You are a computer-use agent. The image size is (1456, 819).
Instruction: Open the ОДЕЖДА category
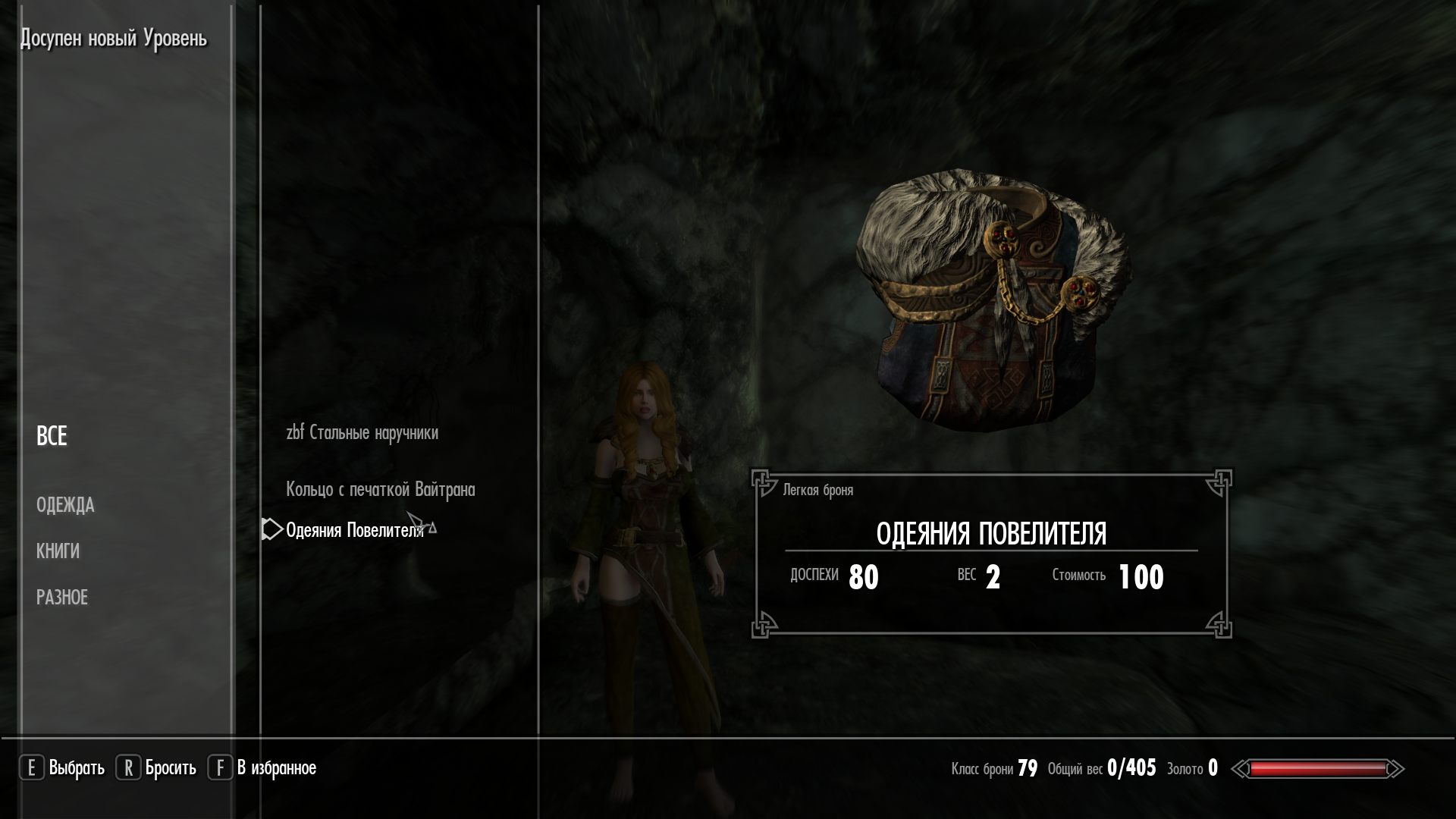click(65, 505)
